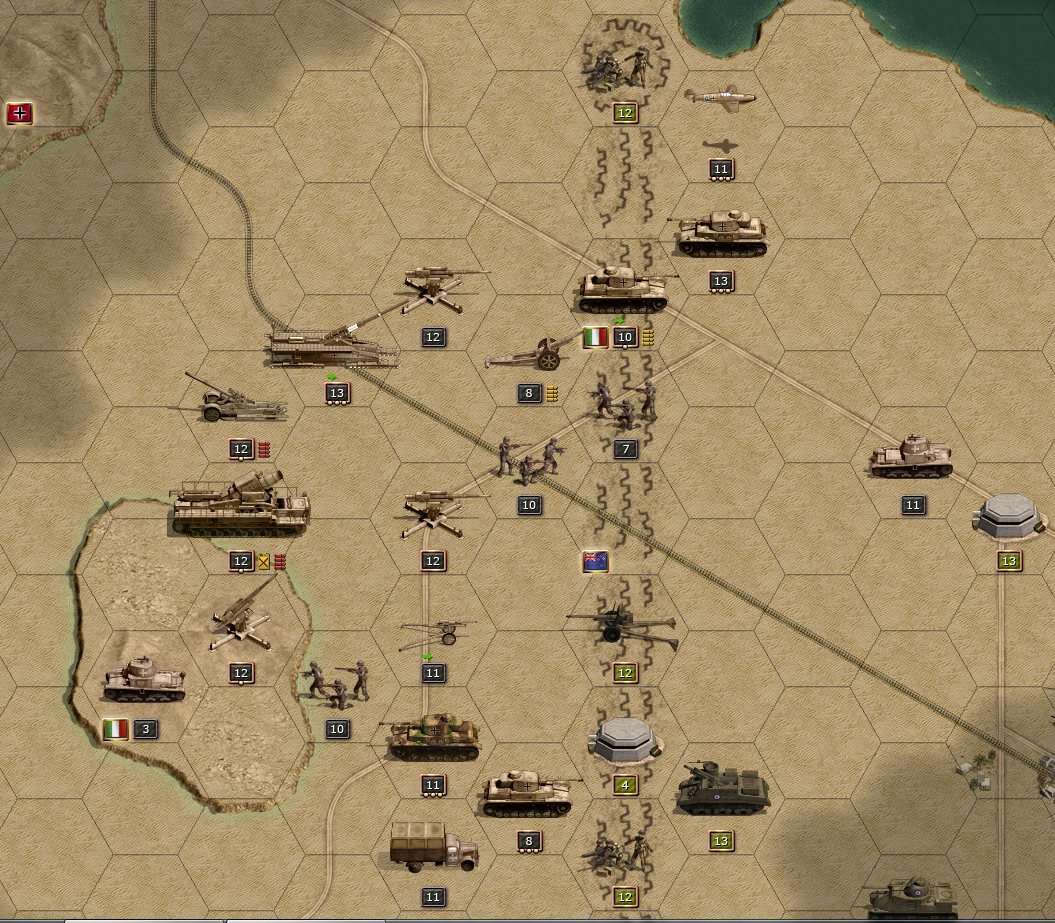Image resolution: width=1055 pixels, height=923 pixels.
Task: Select the panzer with strength 13
Action: coord(722,234)
